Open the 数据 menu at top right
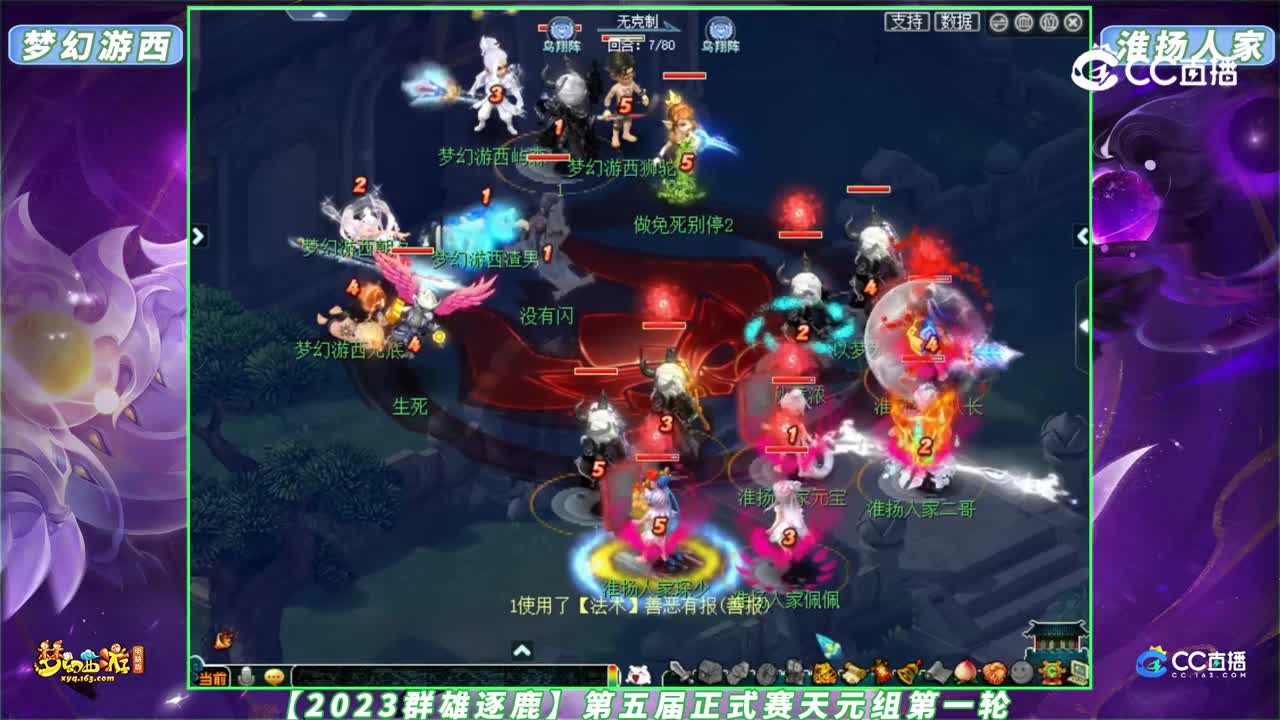1280x720 pixels. coord(957,22)
